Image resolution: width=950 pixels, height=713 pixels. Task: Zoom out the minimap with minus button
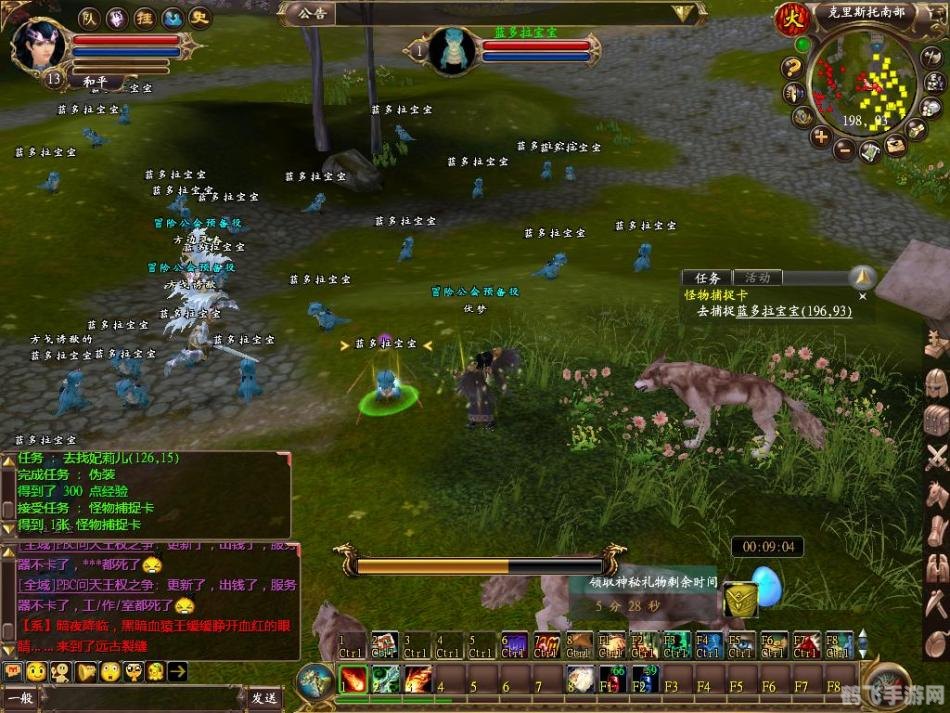pos(845,150)
